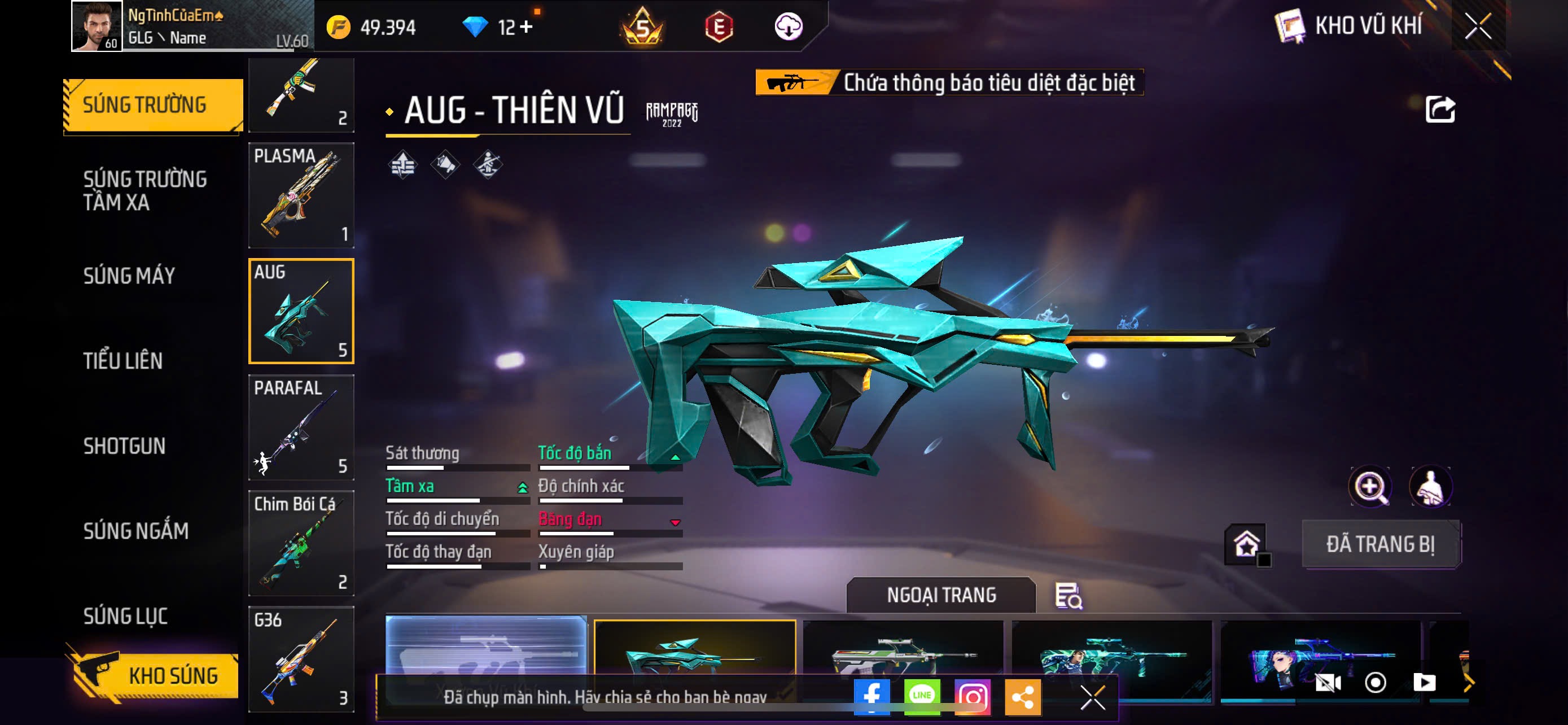The width and height of the screenshot is (1568, 725).
Task: Show the SÚNG NGẮM category
Action: tap(135, 531)
